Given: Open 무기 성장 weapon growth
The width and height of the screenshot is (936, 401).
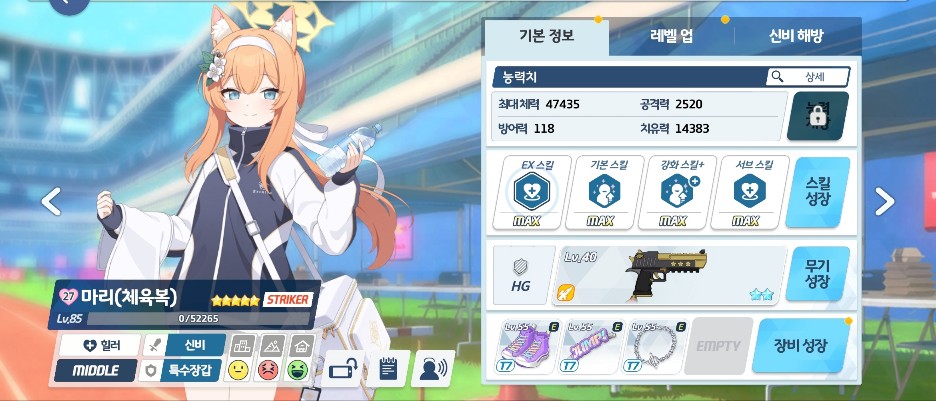Looking at the screenshot, I should pos(817,275).
